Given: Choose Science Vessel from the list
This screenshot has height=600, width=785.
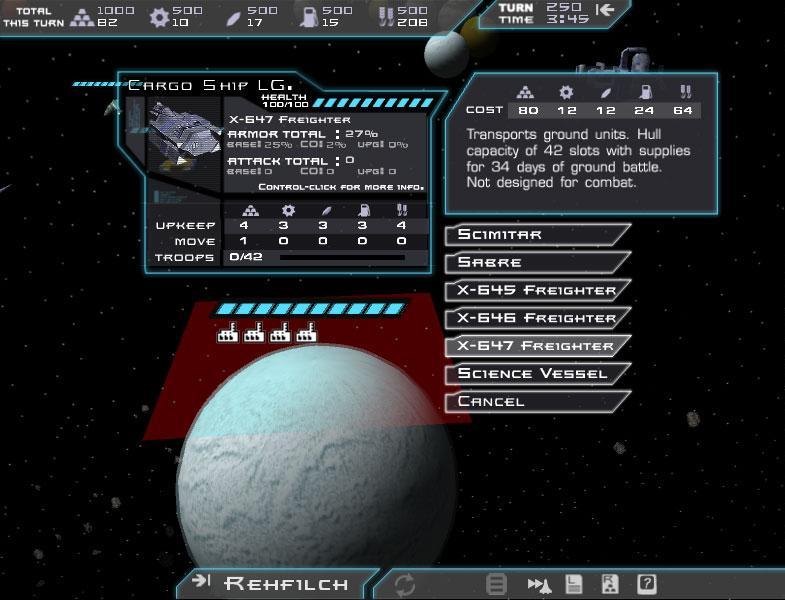Looking at the screenshot, I should point(535,374).
